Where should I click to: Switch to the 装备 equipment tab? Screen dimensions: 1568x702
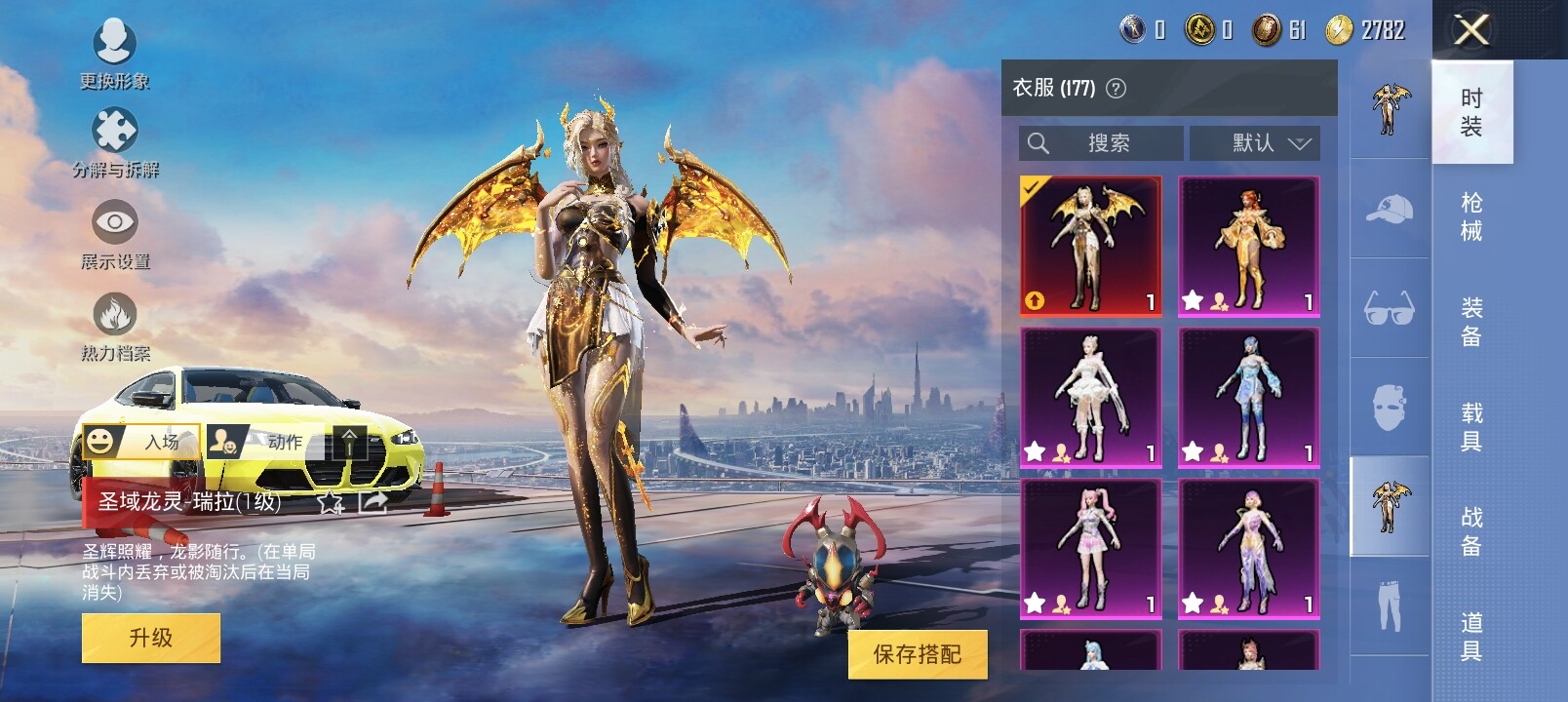1471,322
